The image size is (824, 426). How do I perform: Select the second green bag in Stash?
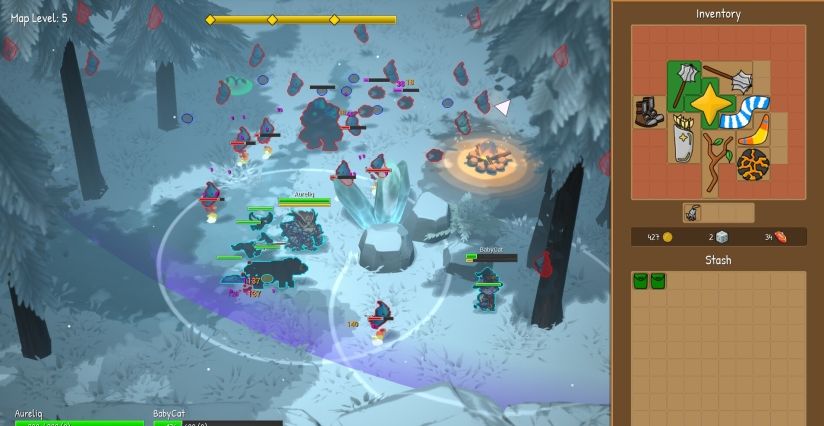tap(658, 281)
